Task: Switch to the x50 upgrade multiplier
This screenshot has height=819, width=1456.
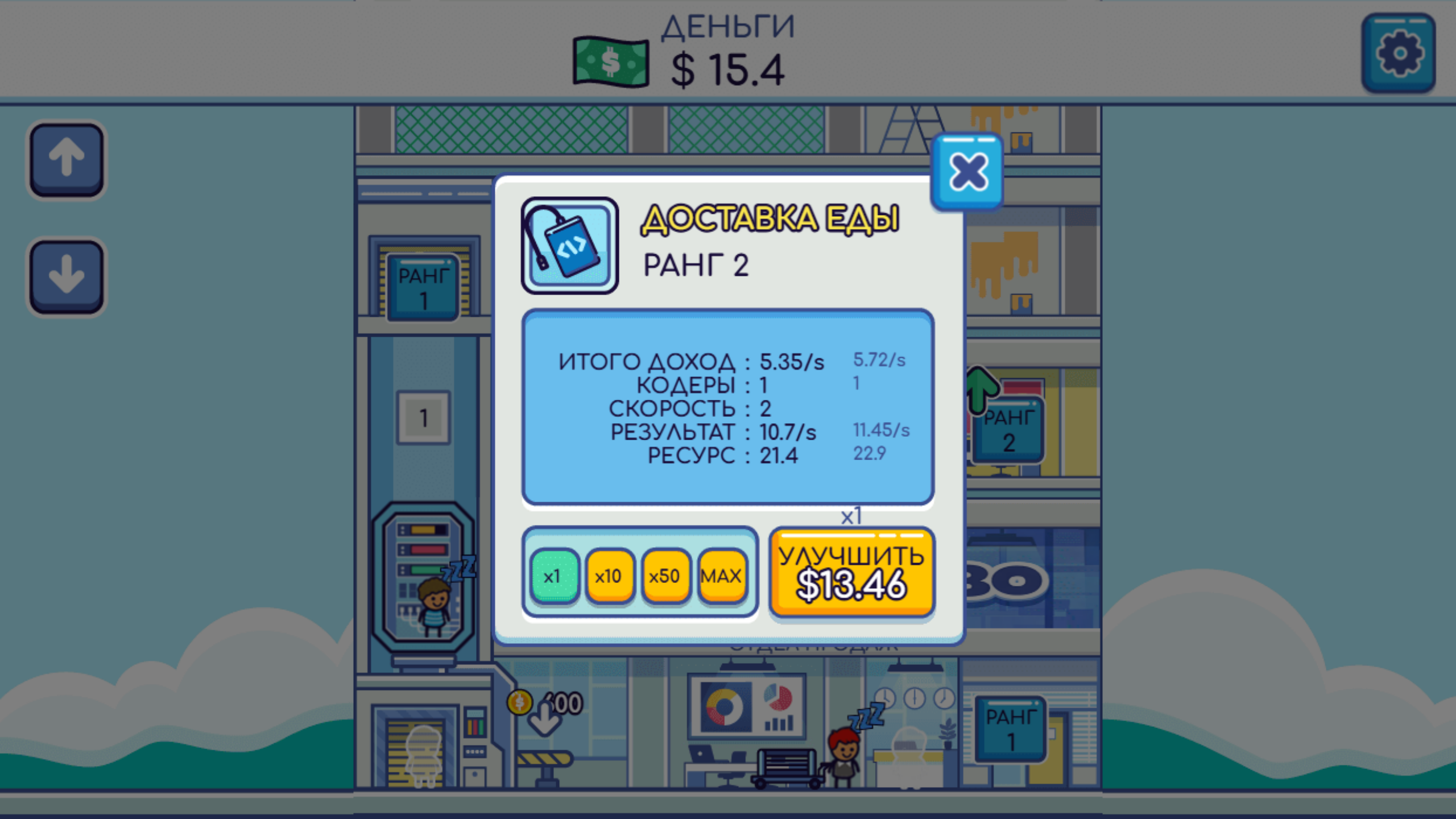Action: pyautogui.click(x=666, y=575)
